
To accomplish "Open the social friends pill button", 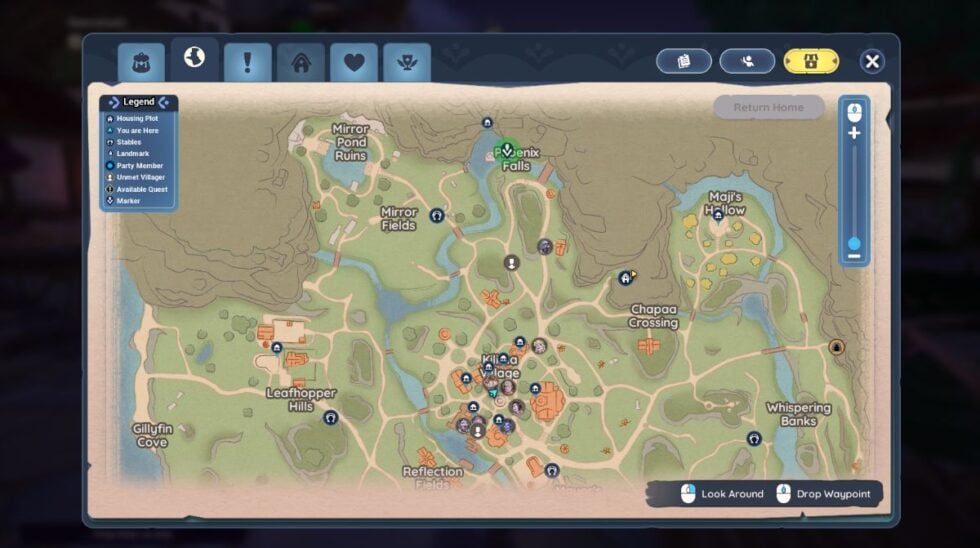I will tap(747, 61).
